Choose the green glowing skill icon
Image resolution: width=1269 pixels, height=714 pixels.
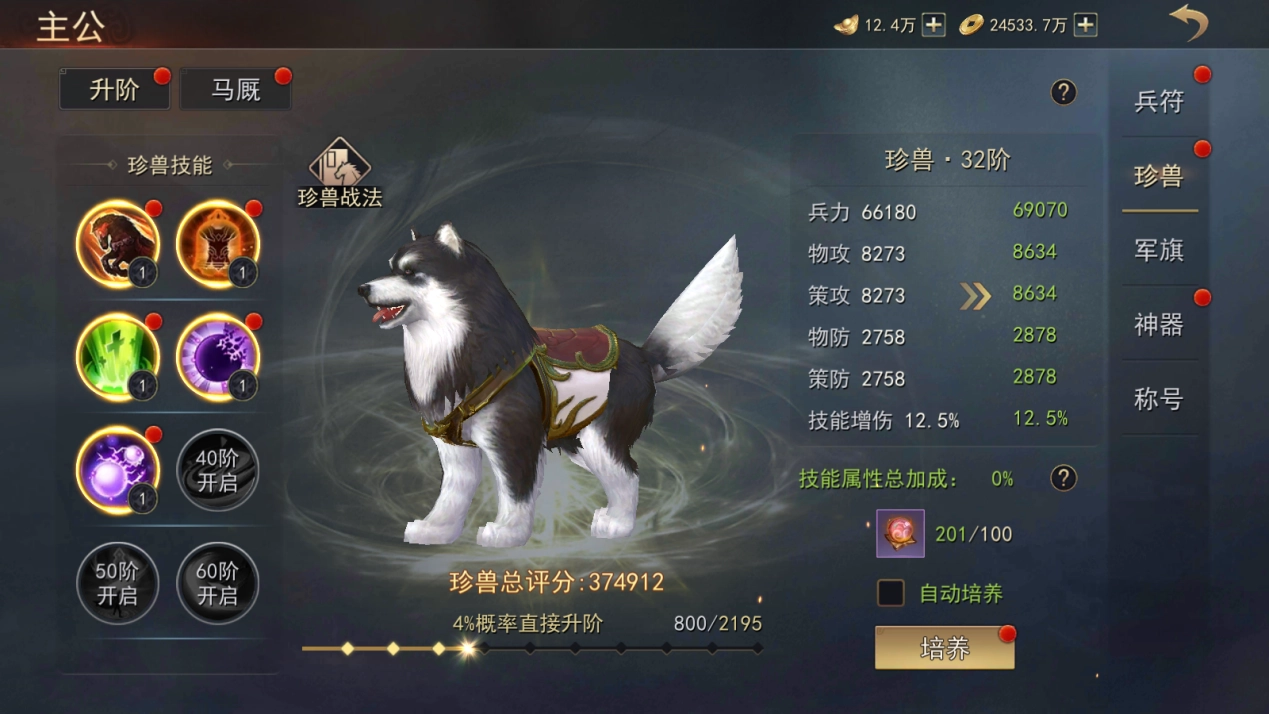pos(118,357)
